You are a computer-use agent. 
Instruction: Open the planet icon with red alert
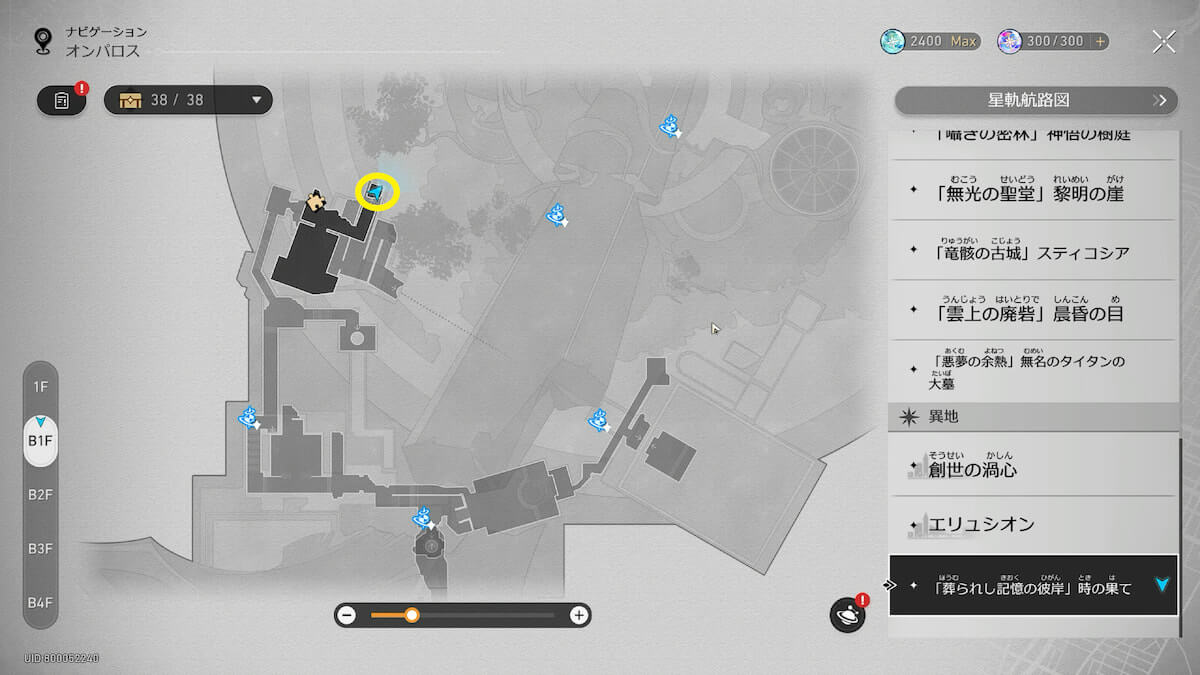point(847,614)
